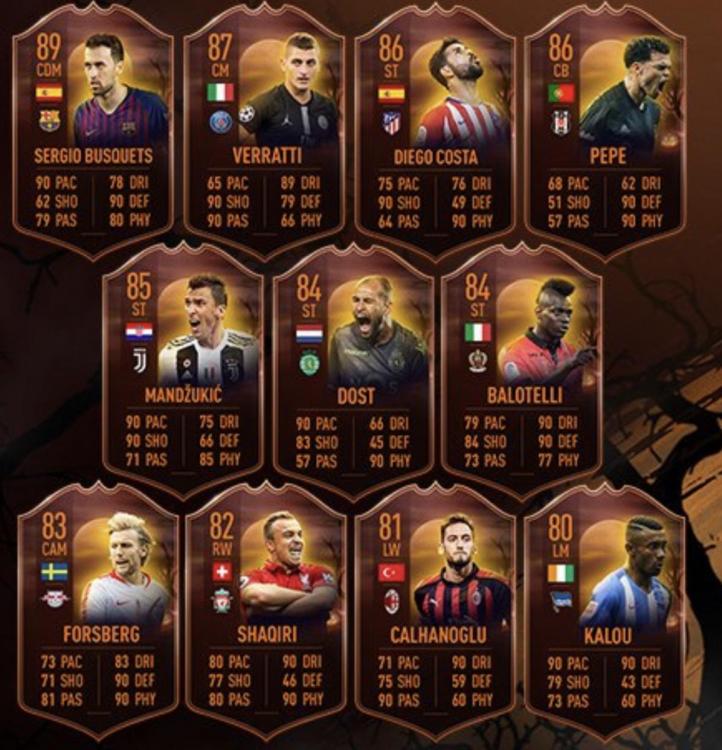Choose the Verratti 87 CM card
722x750 pixels.
tap(264, 130)
